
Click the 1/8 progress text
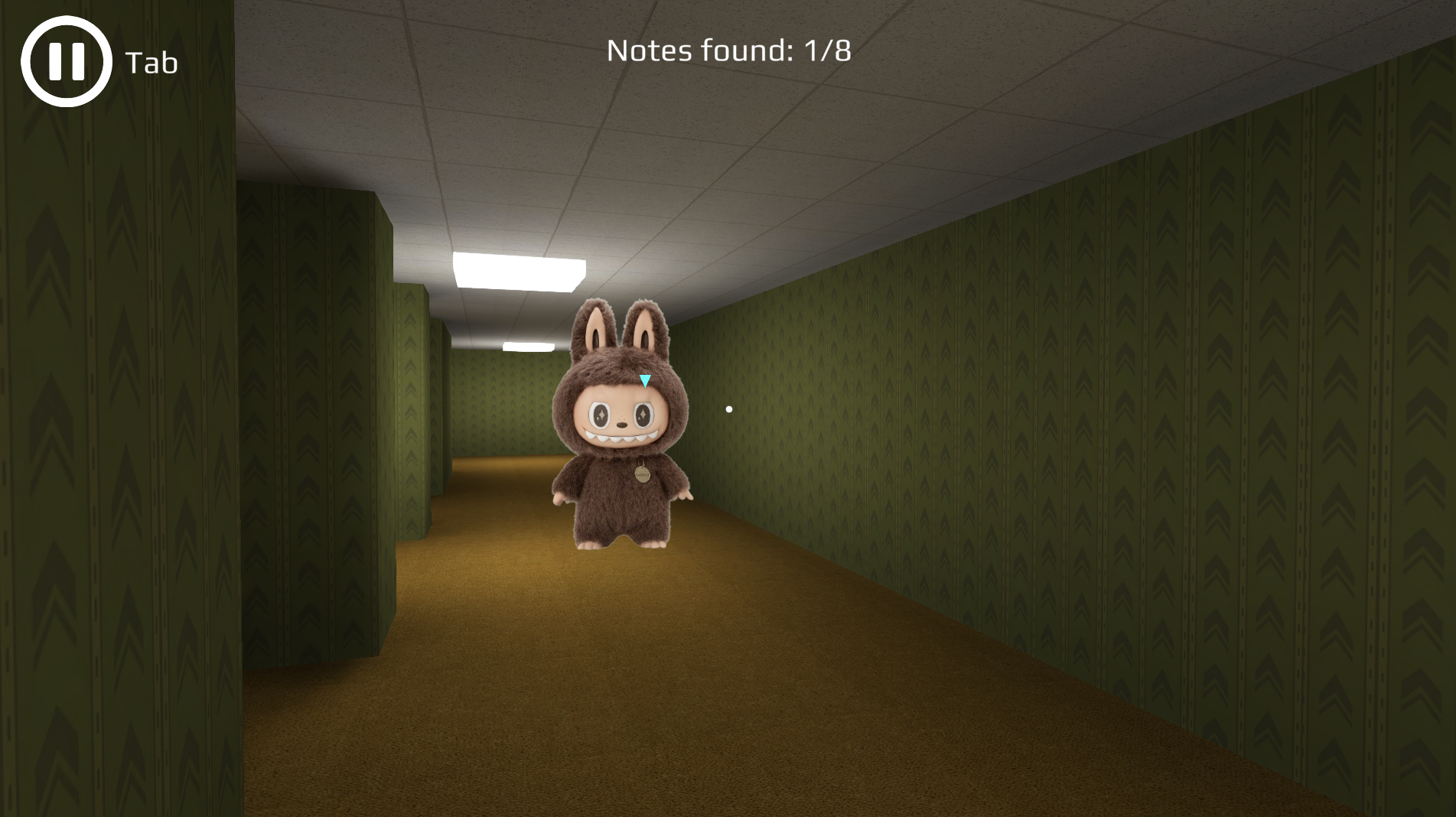coord(828,52)
